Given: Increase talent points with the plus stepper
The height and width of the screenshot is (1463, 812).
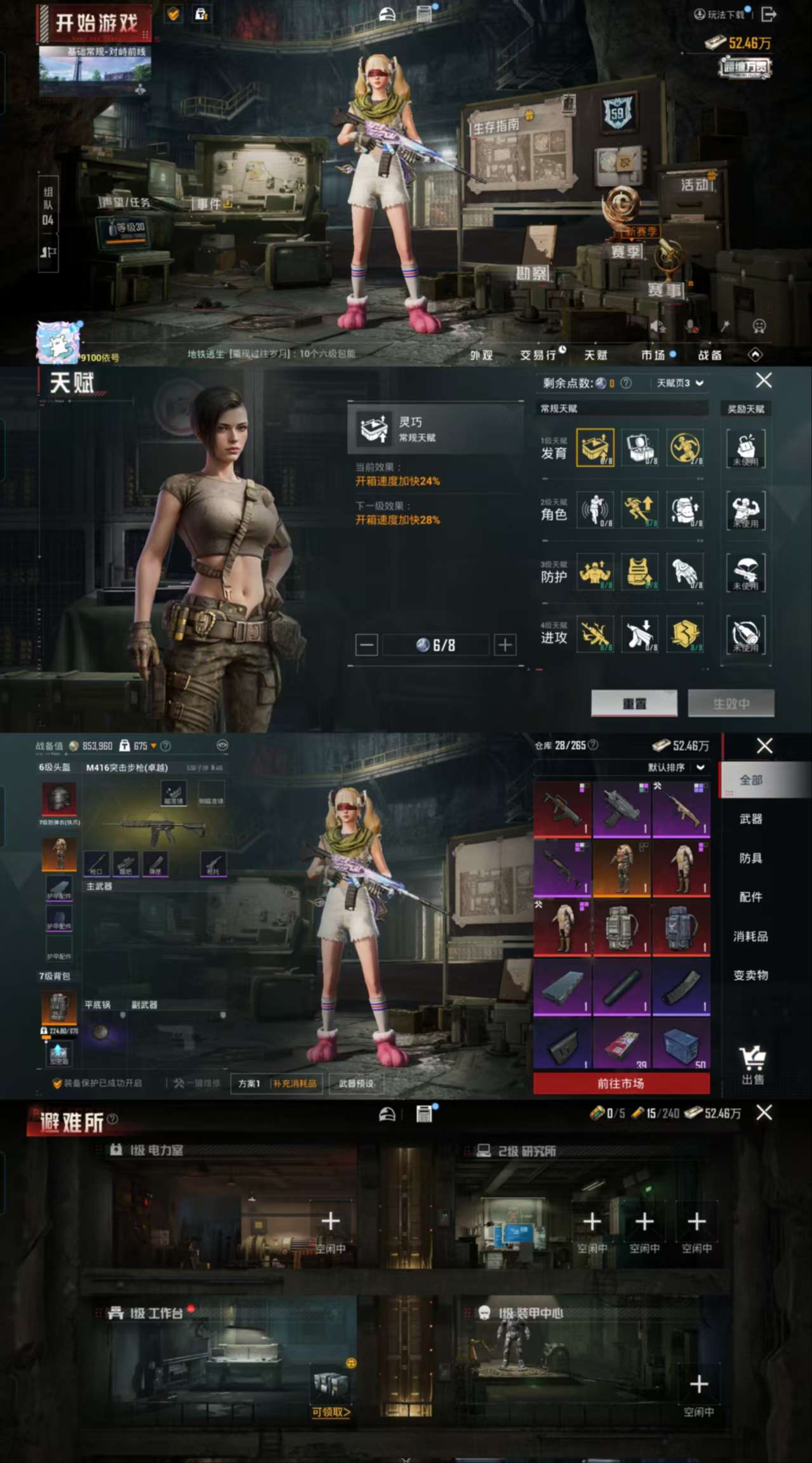Looking at the screenshot, I should click(x=505, y=645).
